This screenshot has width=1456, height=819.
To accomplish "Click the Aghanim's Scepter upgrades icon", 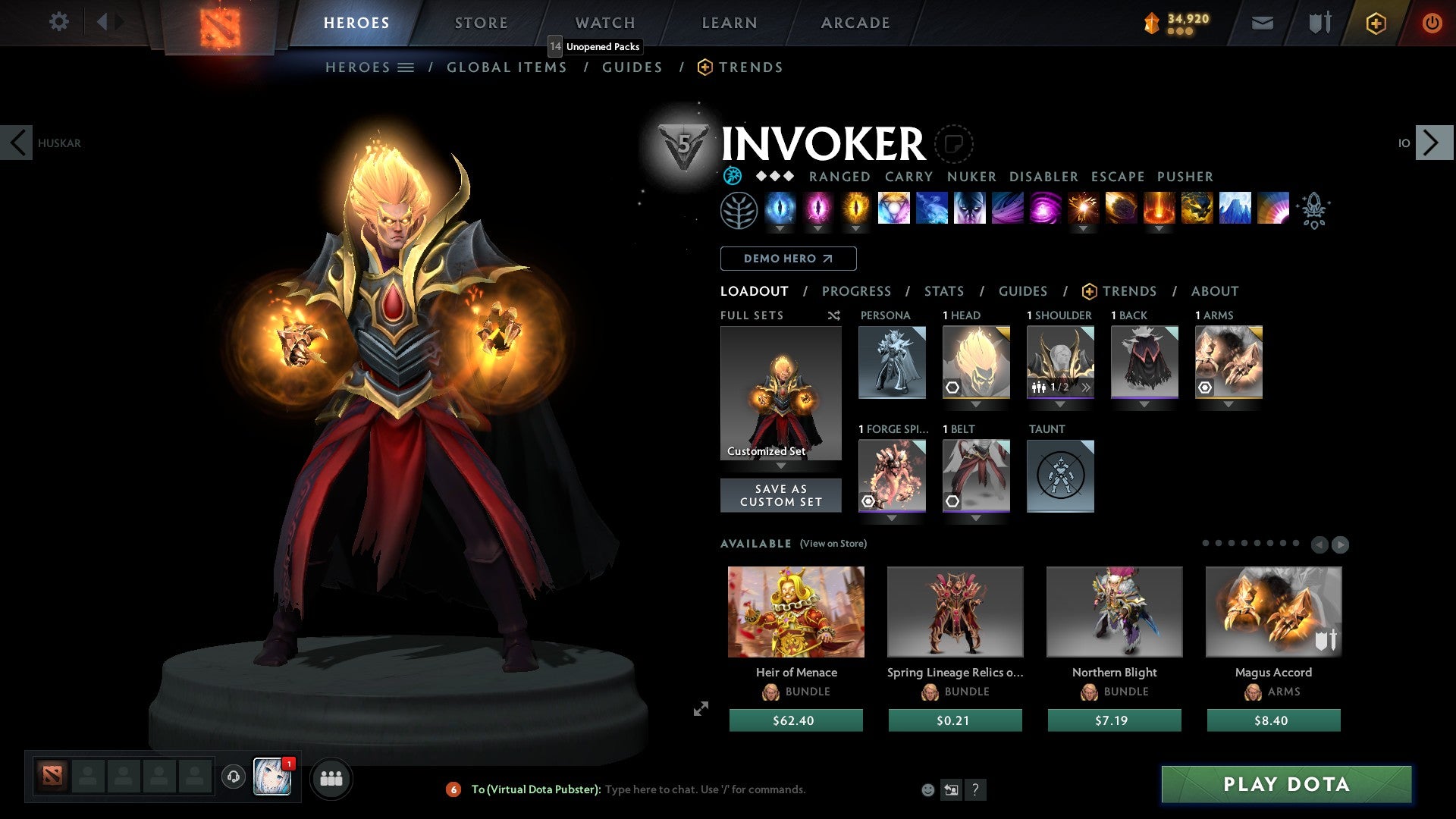I will click(1315, 211).
